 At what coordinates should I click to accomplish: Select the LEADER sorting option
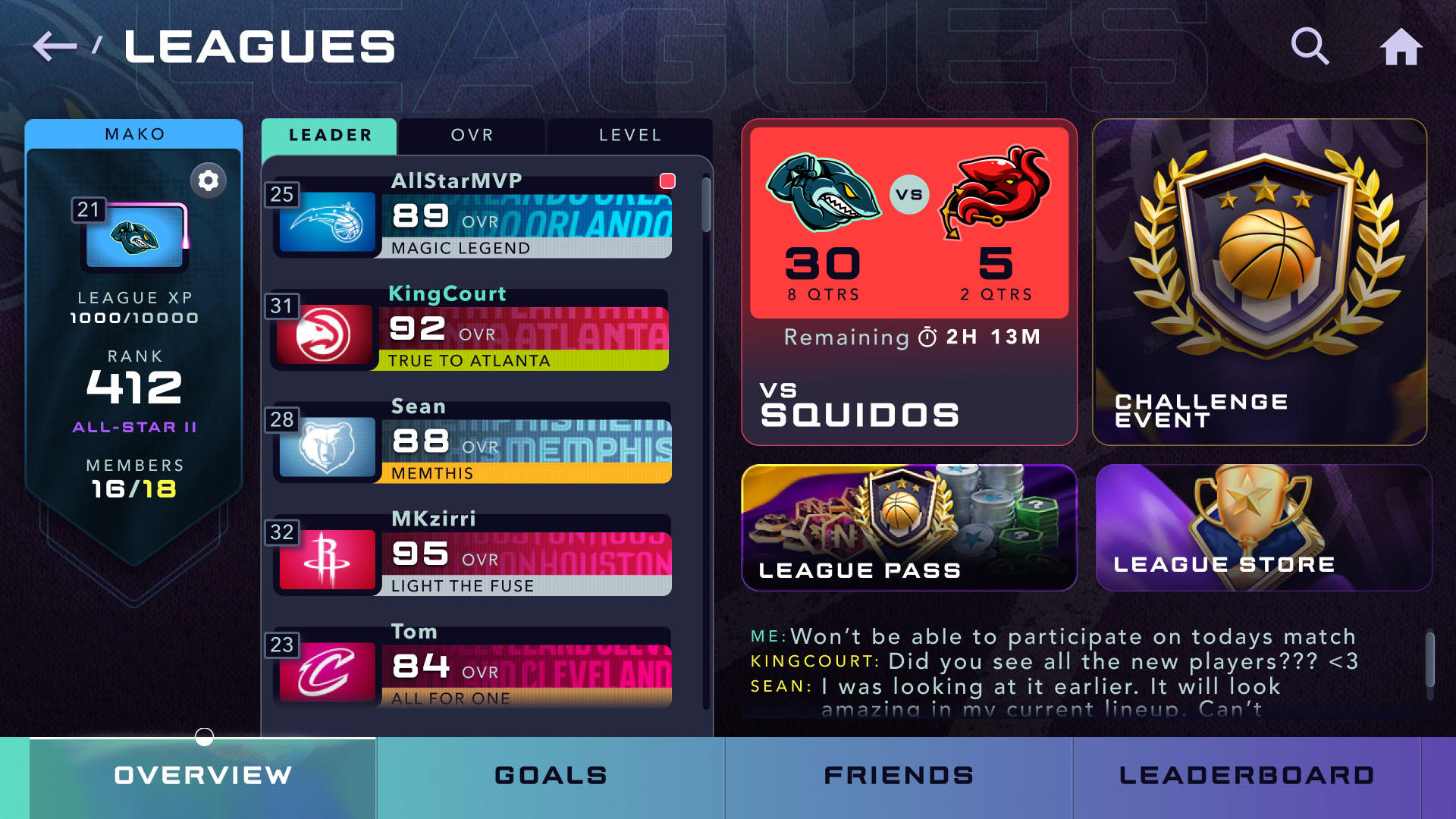pos(328,135)
